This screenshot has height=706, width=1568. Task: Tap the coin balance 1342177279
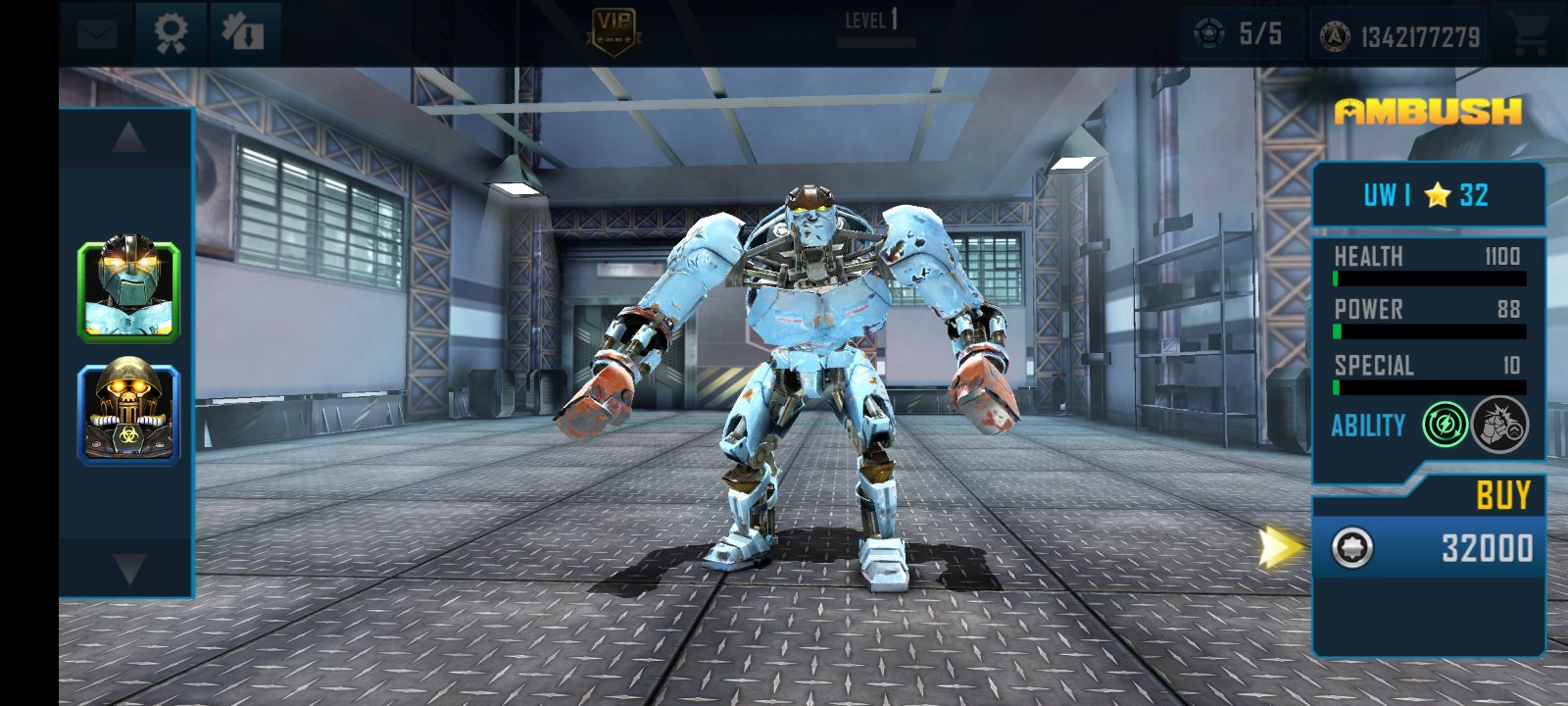tap(1399, 37)
